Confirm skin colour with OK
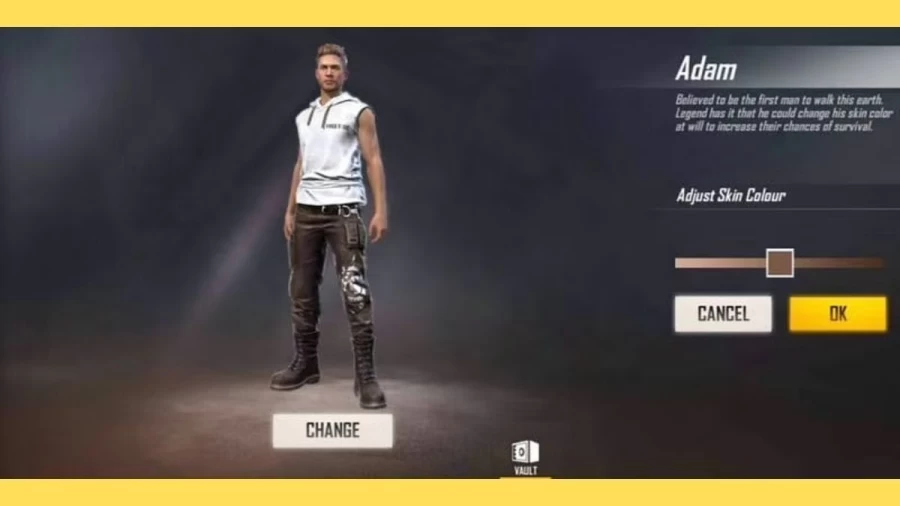Screen dimensions: 900x506 pos(837,314)
